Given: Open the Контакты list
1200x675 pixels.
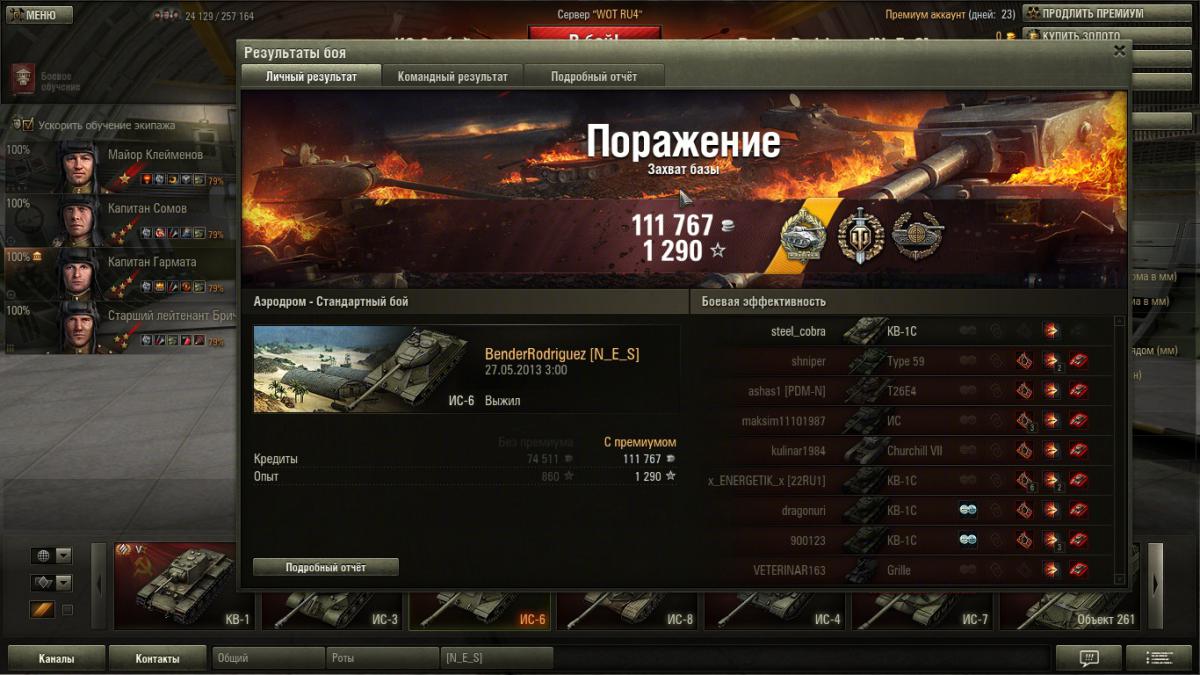Looking at the screenshot, I should 158,658.
